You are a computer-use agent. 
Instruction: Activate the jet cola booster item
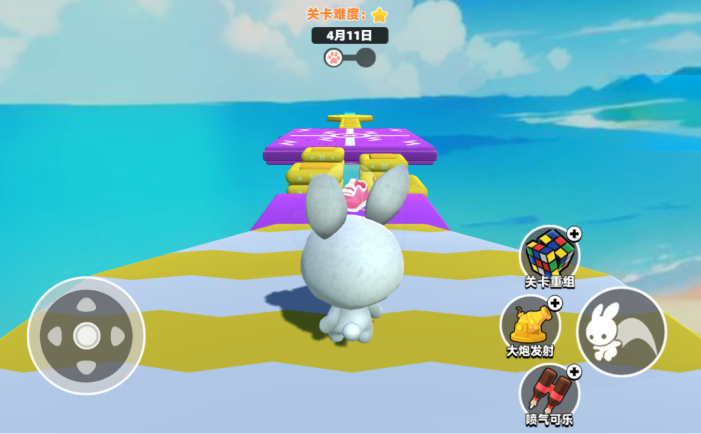(x=548, y=389)
